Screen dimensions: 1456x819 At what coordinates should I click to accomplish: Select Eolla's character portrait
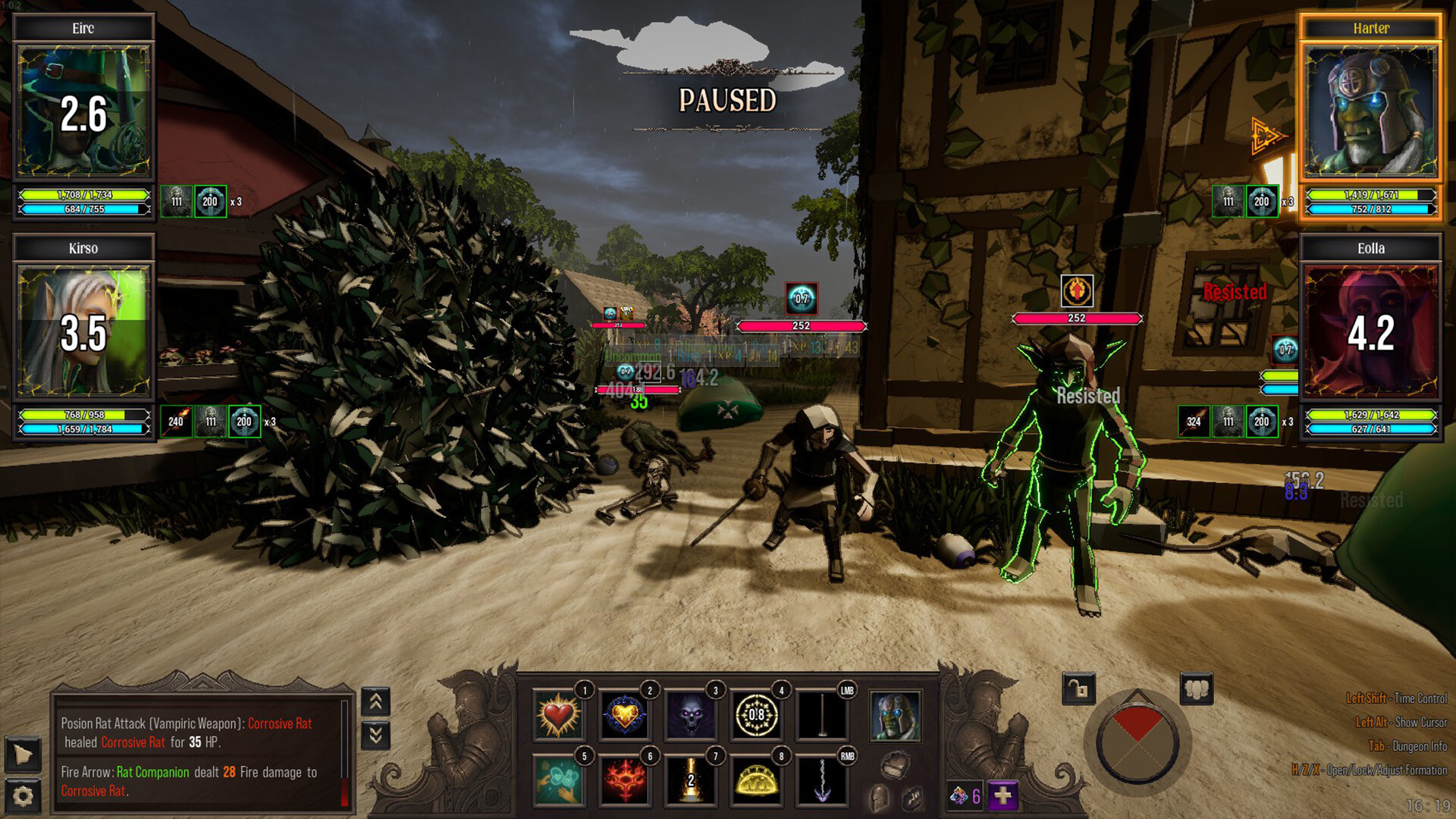[x=1370, y=331]
